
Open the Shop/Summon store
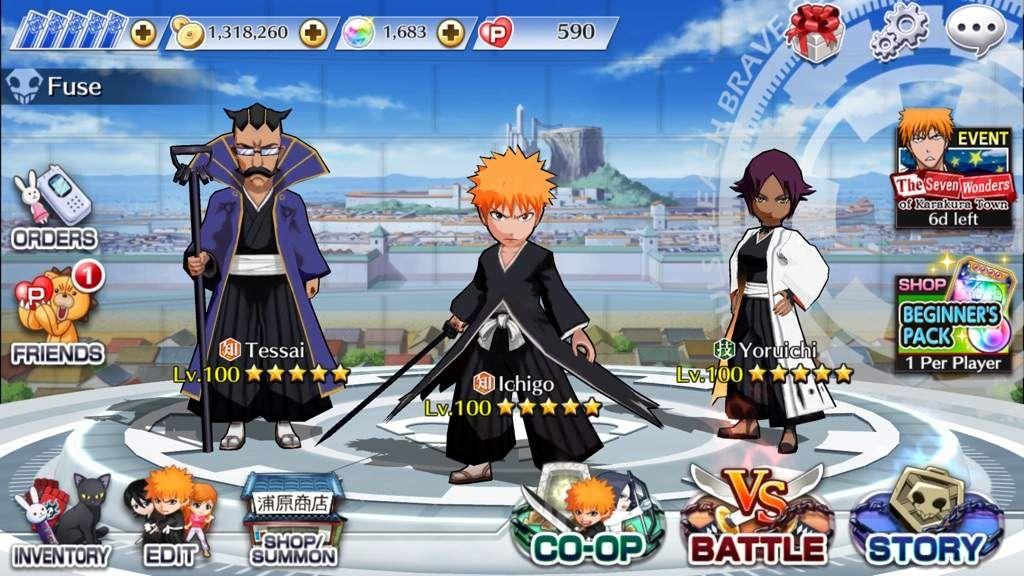(x=292, y=520)
